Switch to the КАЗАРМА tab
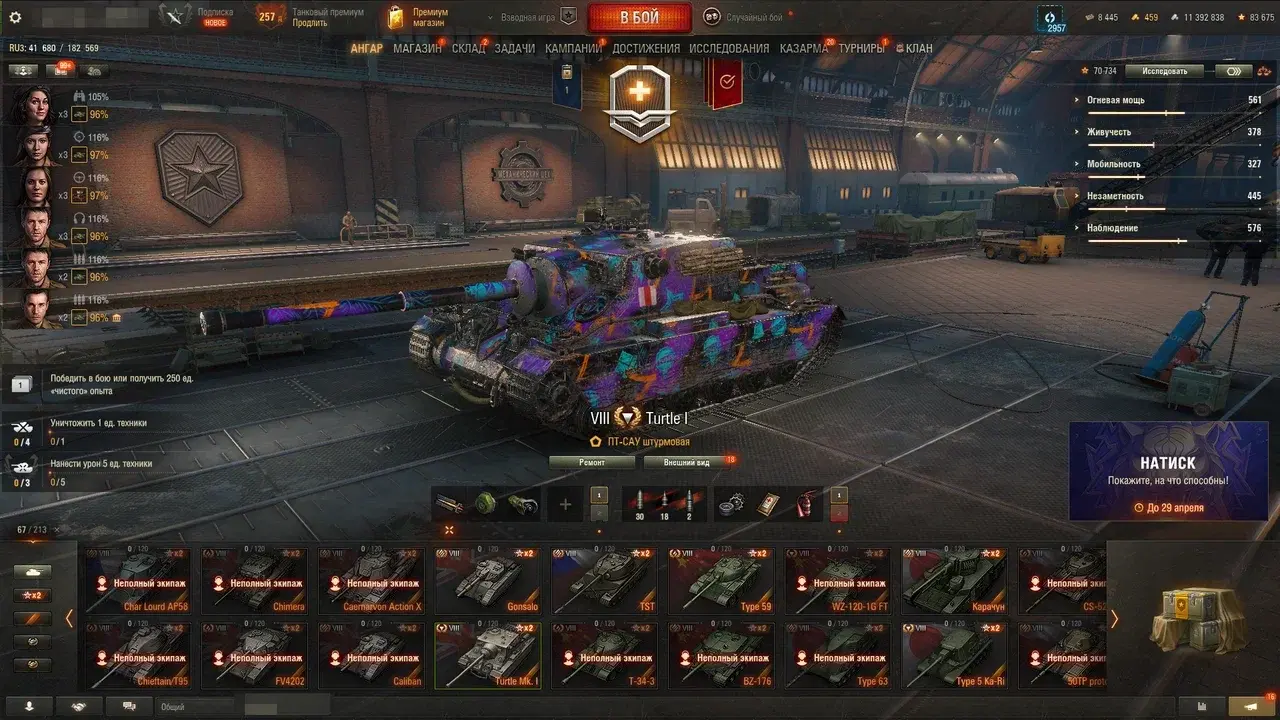The image size is (1280, 720). click(x=804, y=48)
